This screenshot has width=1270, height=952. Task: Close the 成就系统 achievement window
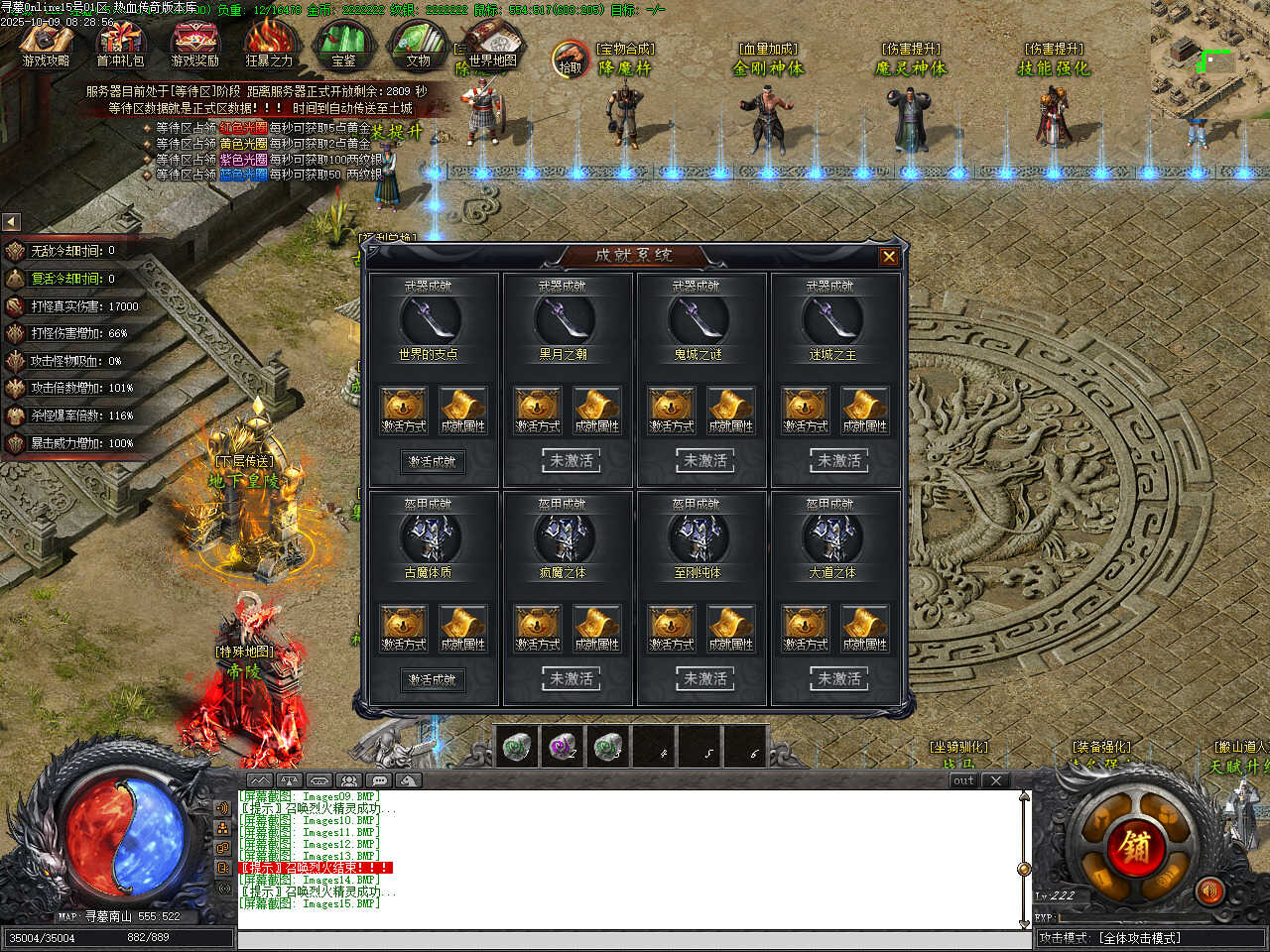889,257
